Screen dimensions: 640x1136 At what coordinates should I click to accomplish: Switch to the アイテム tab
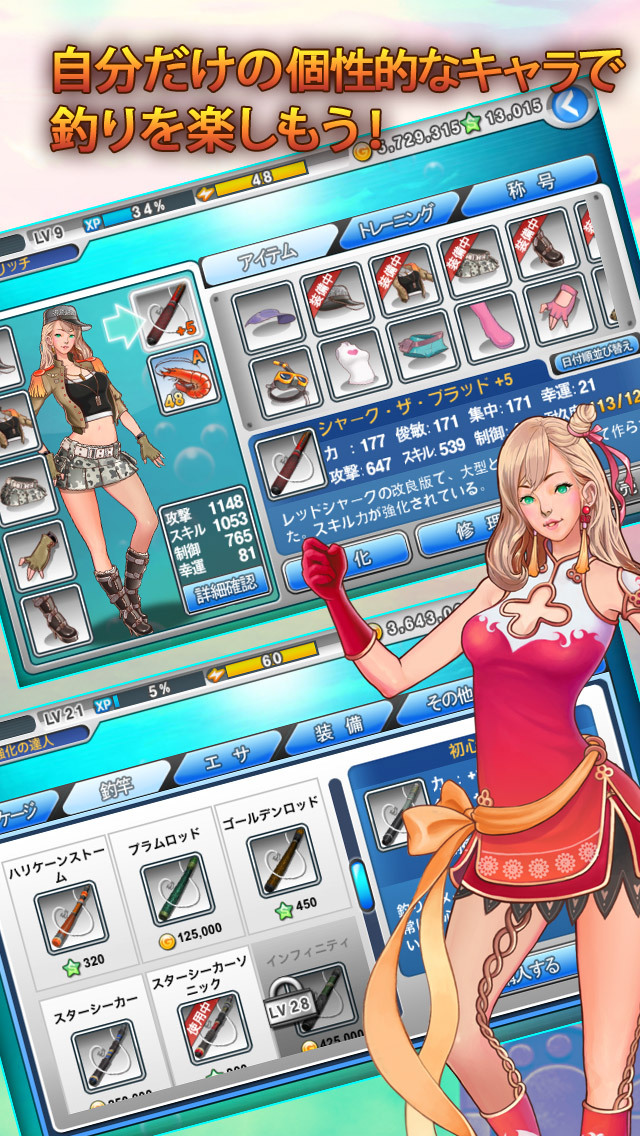267,253
